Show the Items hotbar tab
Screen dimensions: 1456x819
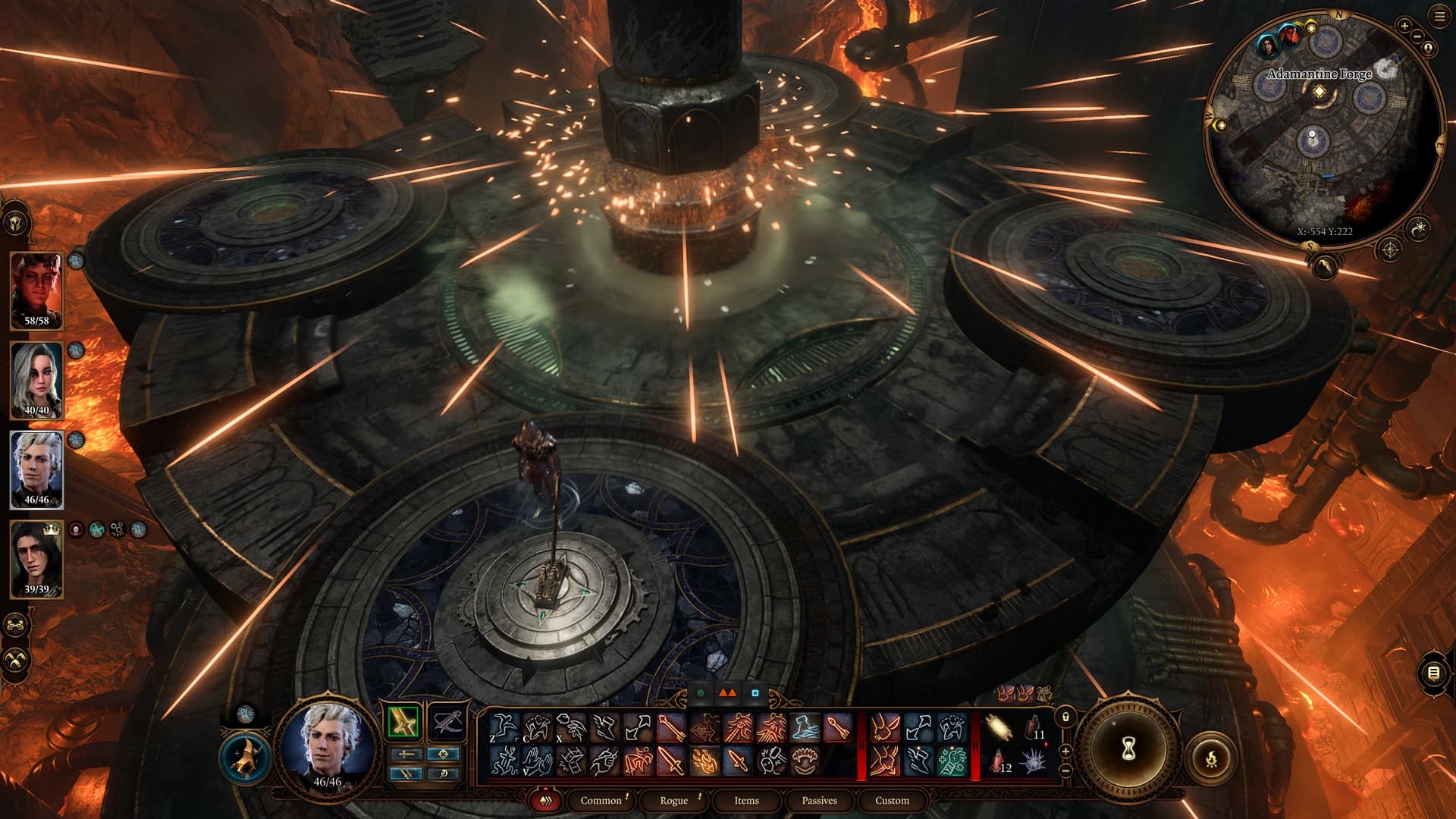746,800
